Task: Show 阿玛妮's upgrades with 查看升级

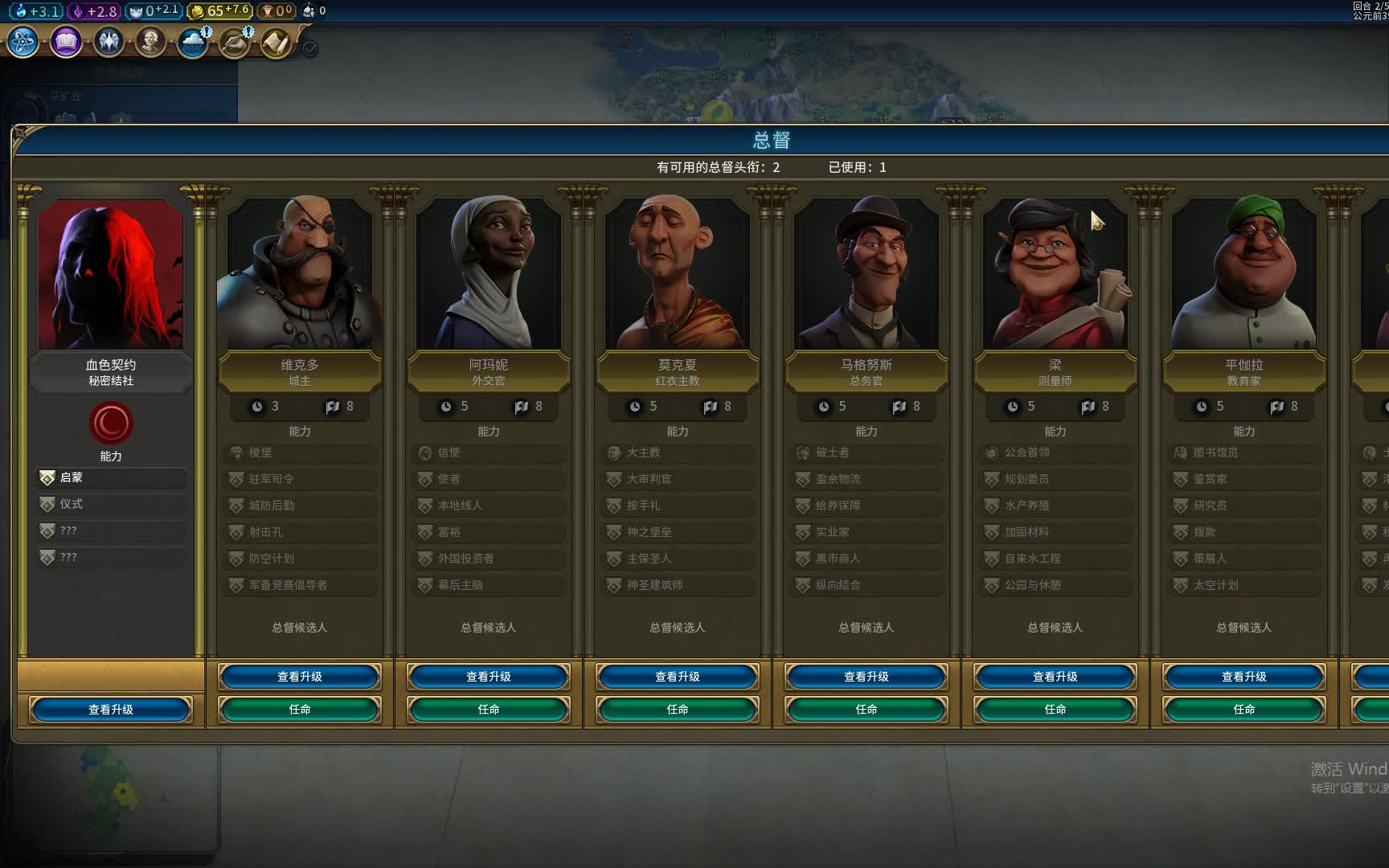Action: coord(488,677)
